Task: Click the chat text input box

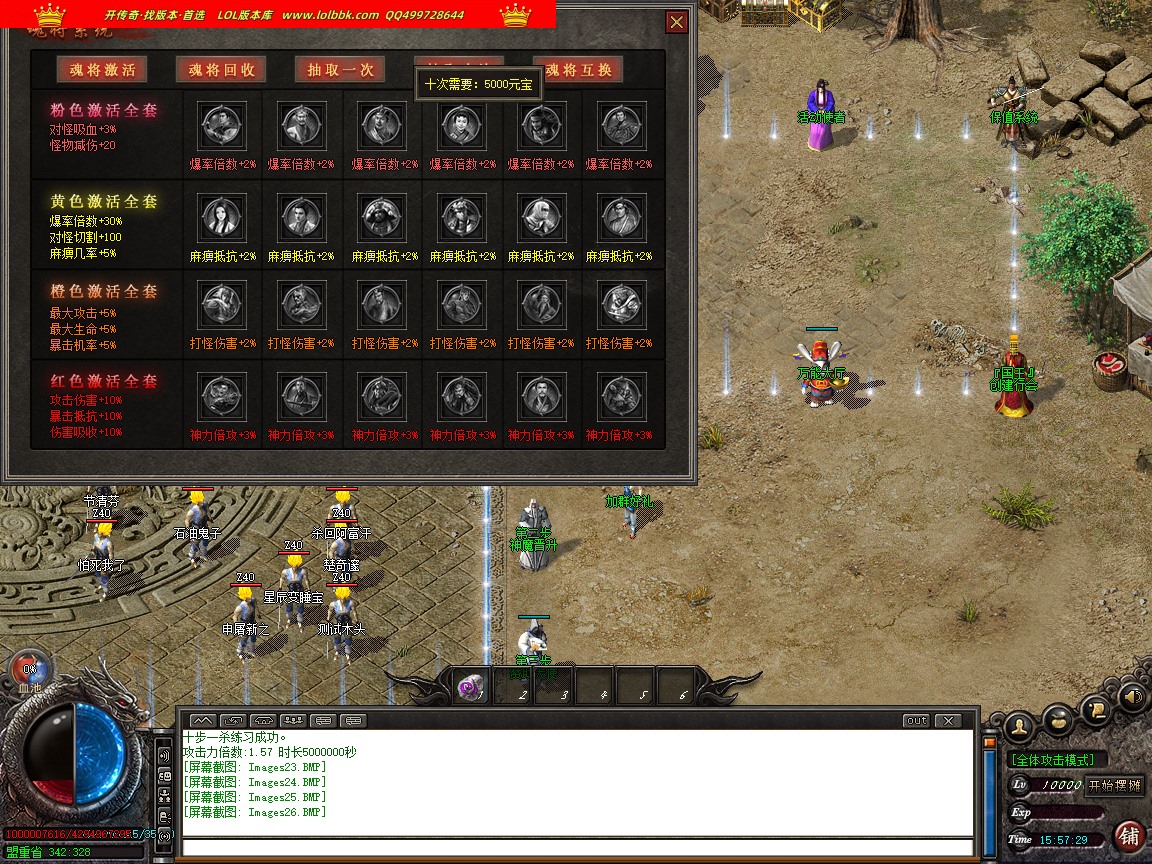Action: coord(578,848)
